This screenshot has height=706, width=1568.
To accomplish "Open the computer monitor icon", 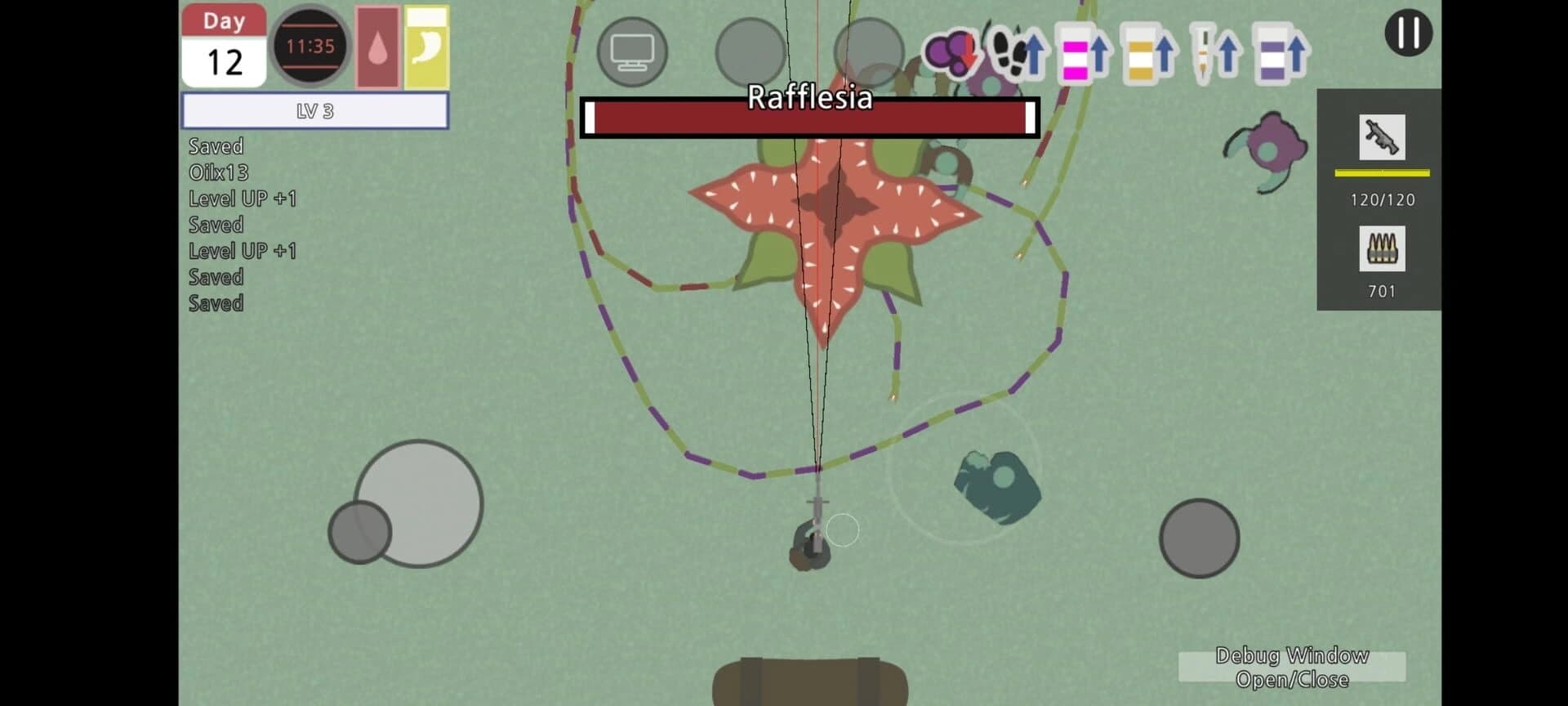I will (x=631, y=51).
